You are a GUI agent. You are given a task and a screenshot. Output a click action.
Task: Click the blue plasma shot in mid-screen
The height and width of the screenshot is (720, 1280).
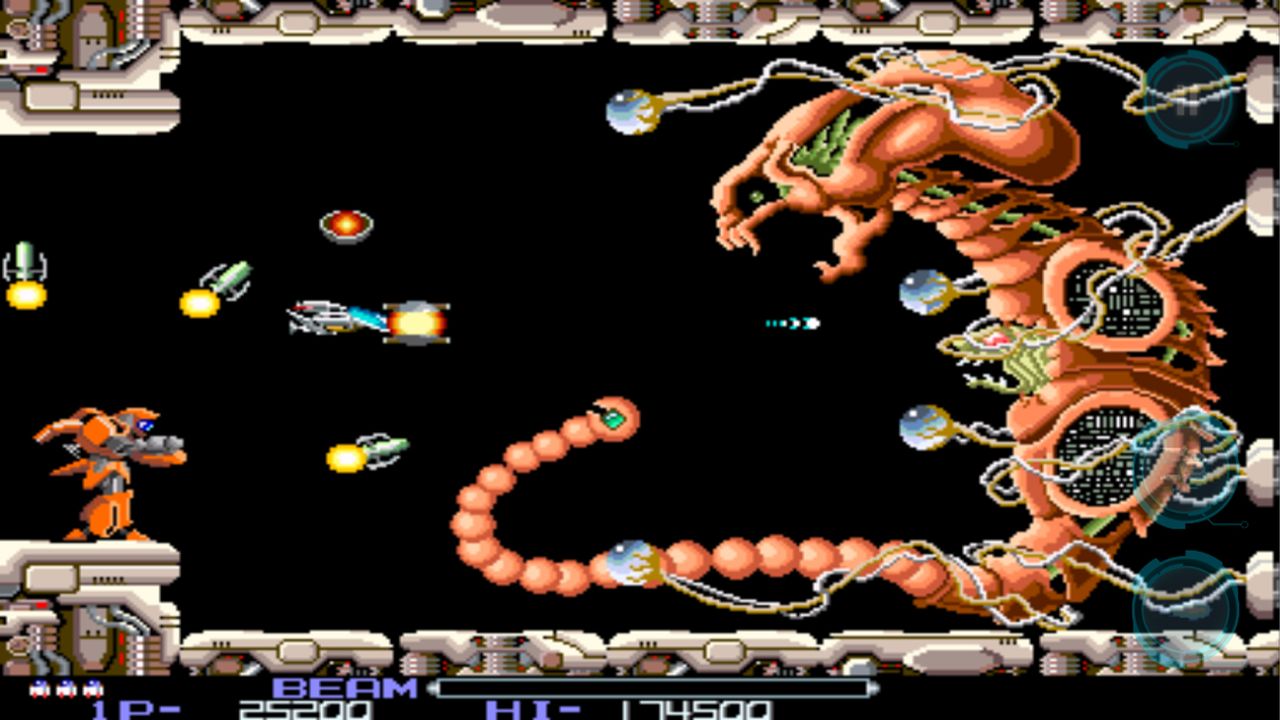click(790, 322)
